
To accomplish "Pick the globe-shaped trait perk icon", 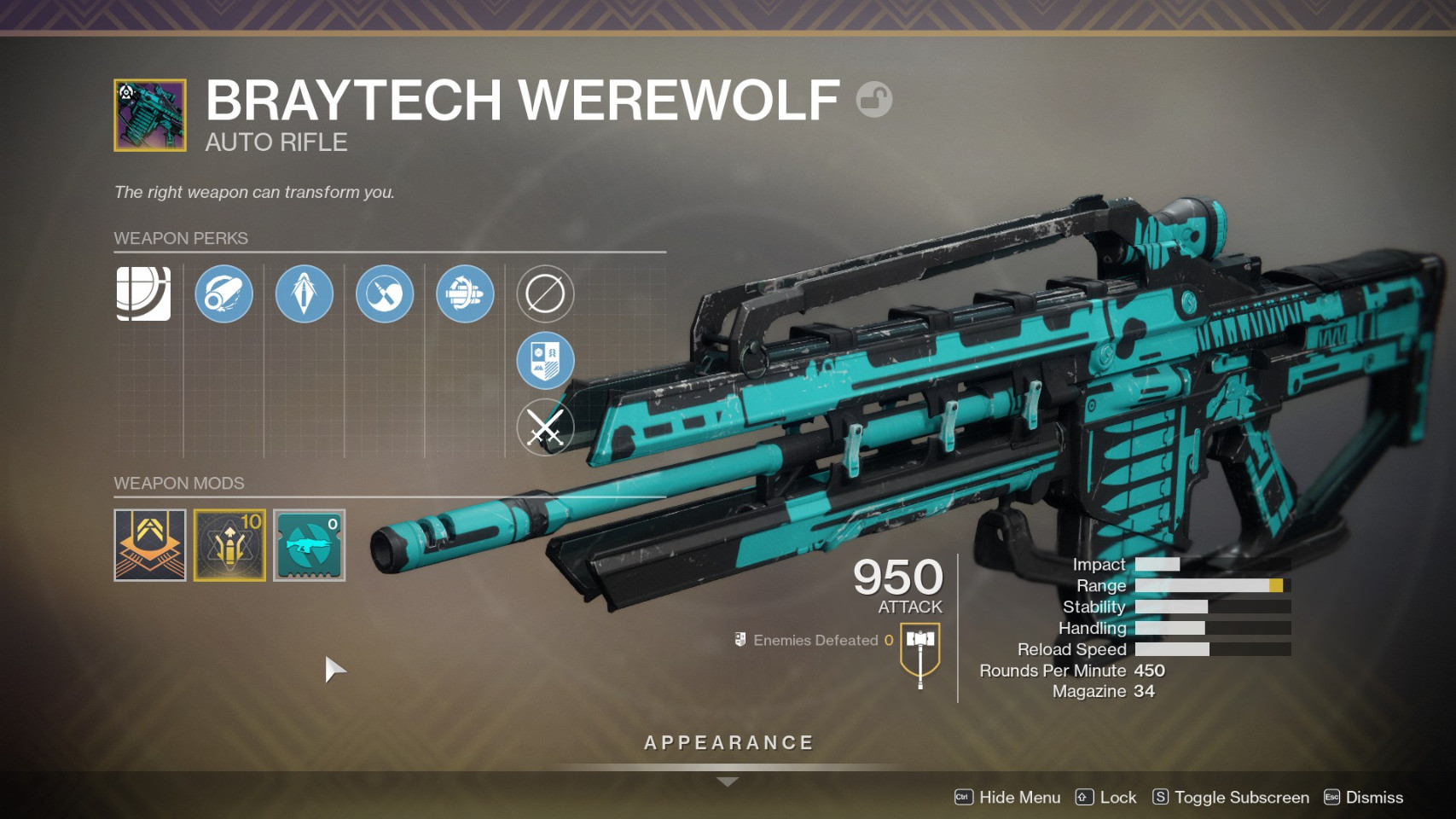I will point(465,293).
